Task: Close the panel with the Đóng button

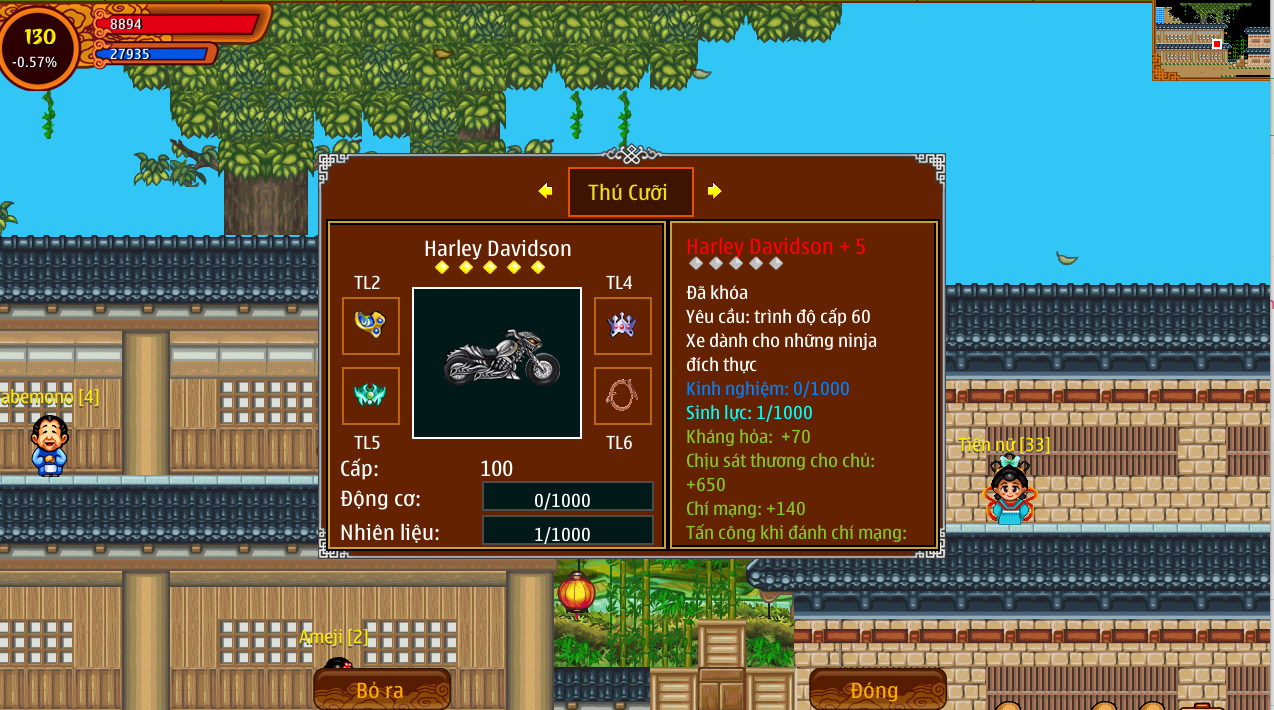Action: click(x=877, y=689)
